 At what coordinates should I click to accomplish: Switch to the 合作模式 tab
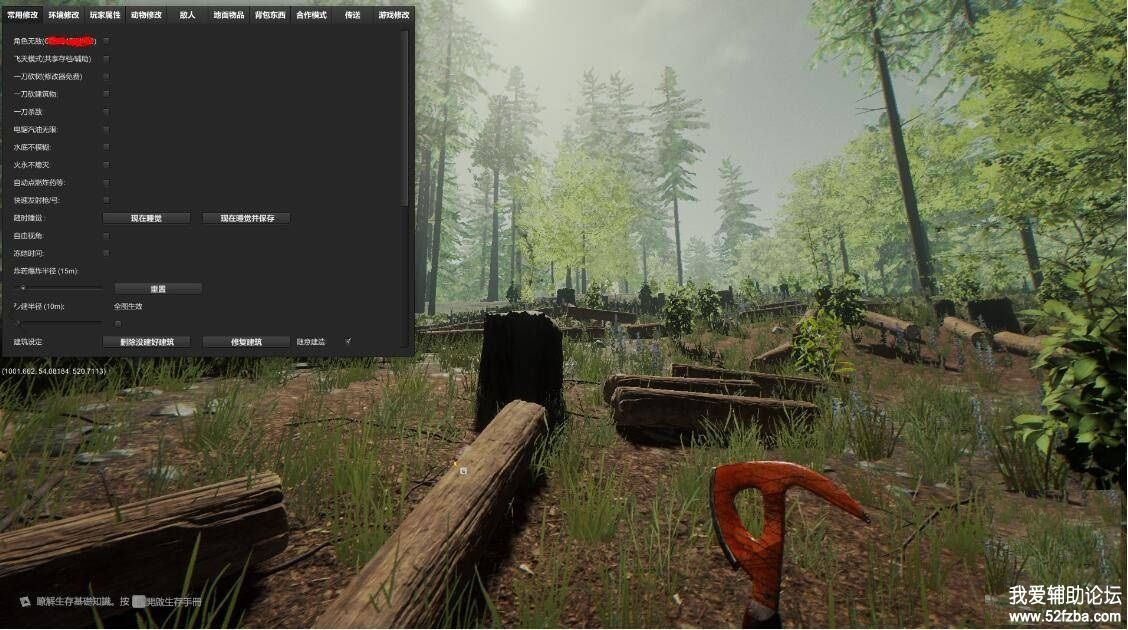coord(311,15)
